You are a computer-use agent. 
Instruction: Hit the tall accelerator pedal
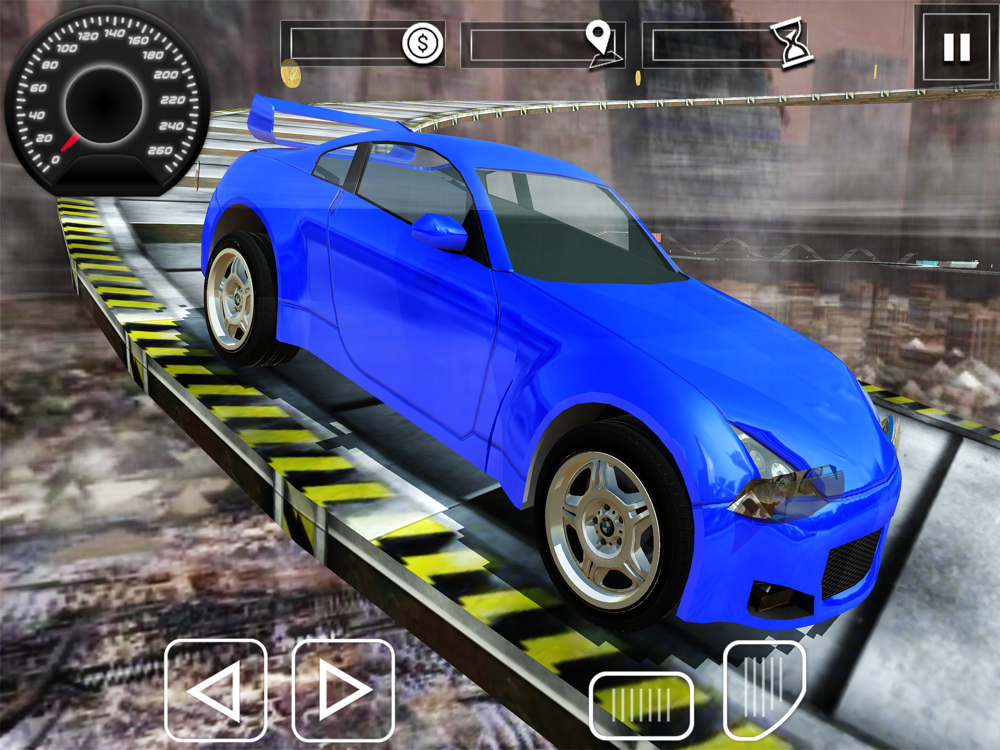coord(763,688)
